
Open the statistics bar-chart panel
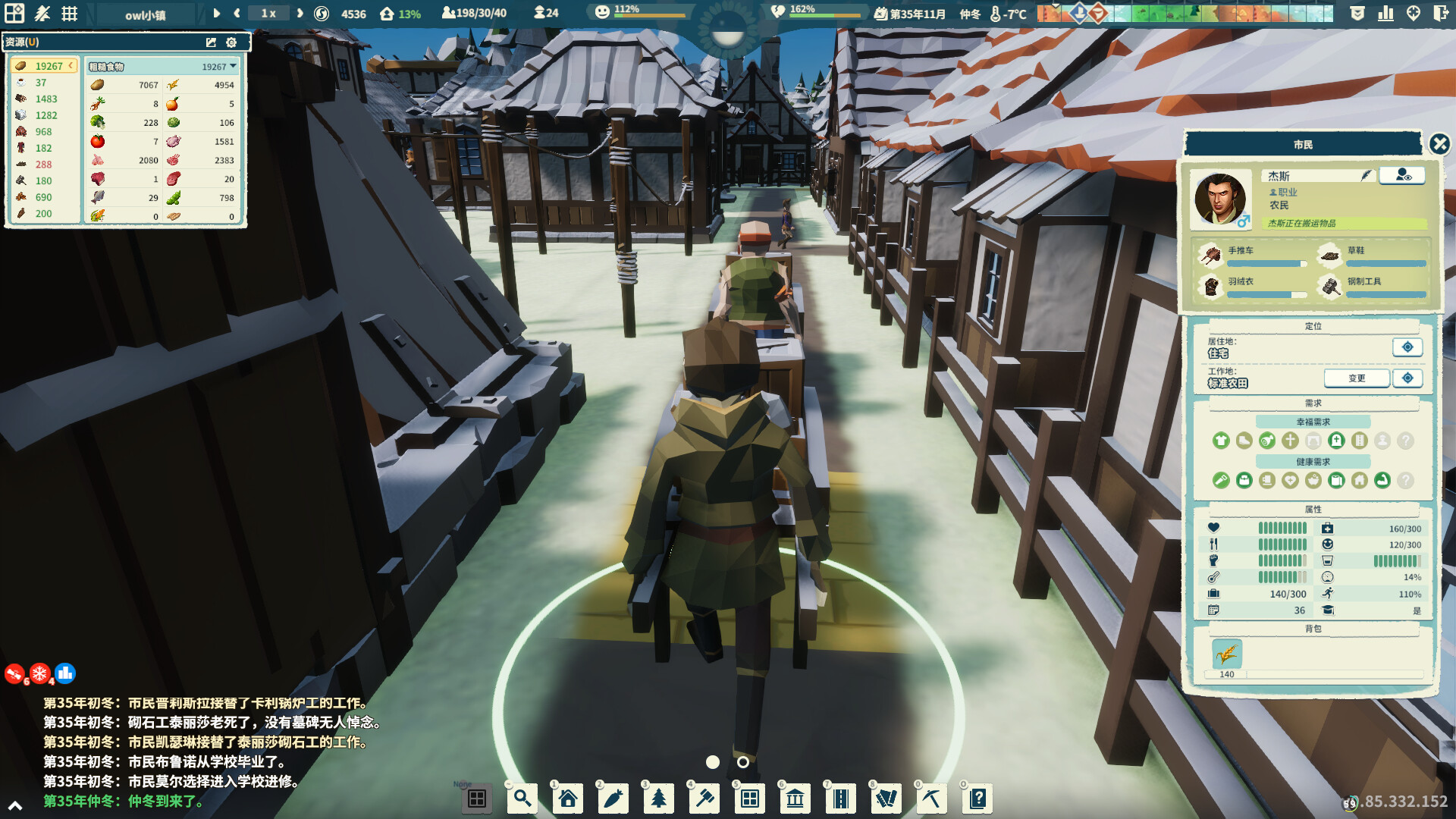[1385, 13]
